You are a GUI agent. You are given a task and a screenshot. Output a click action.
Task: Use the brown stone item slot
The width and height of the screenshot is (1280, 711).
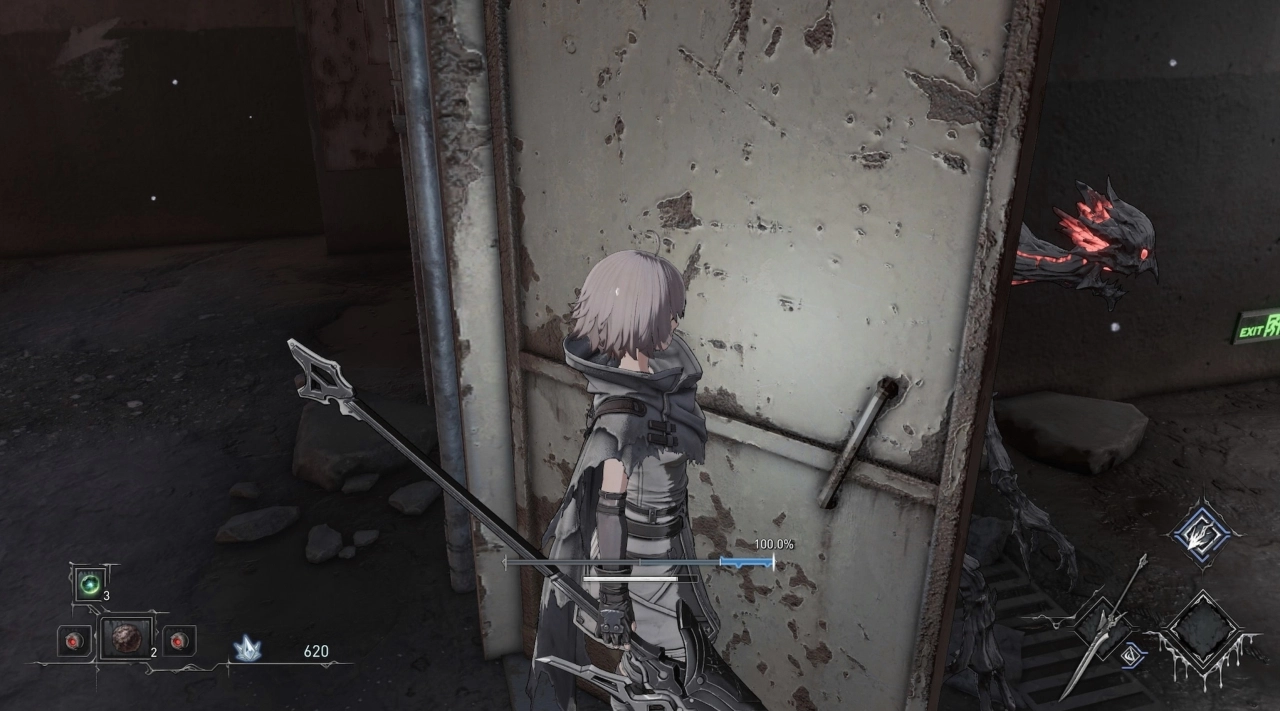tap(126, 638)
